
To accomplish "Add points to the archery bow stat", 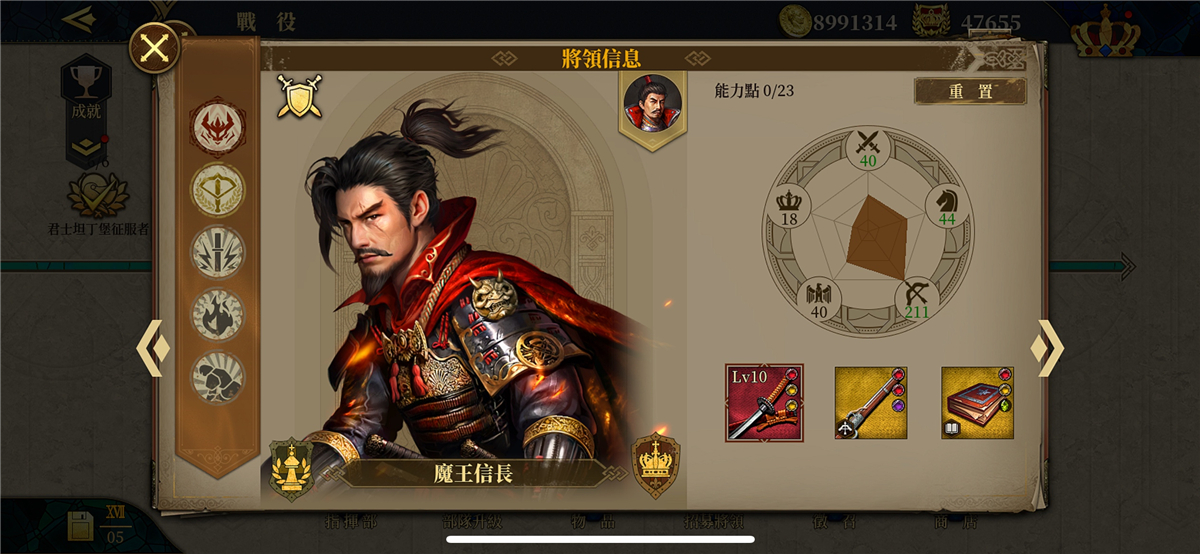I will click(915, 297).
